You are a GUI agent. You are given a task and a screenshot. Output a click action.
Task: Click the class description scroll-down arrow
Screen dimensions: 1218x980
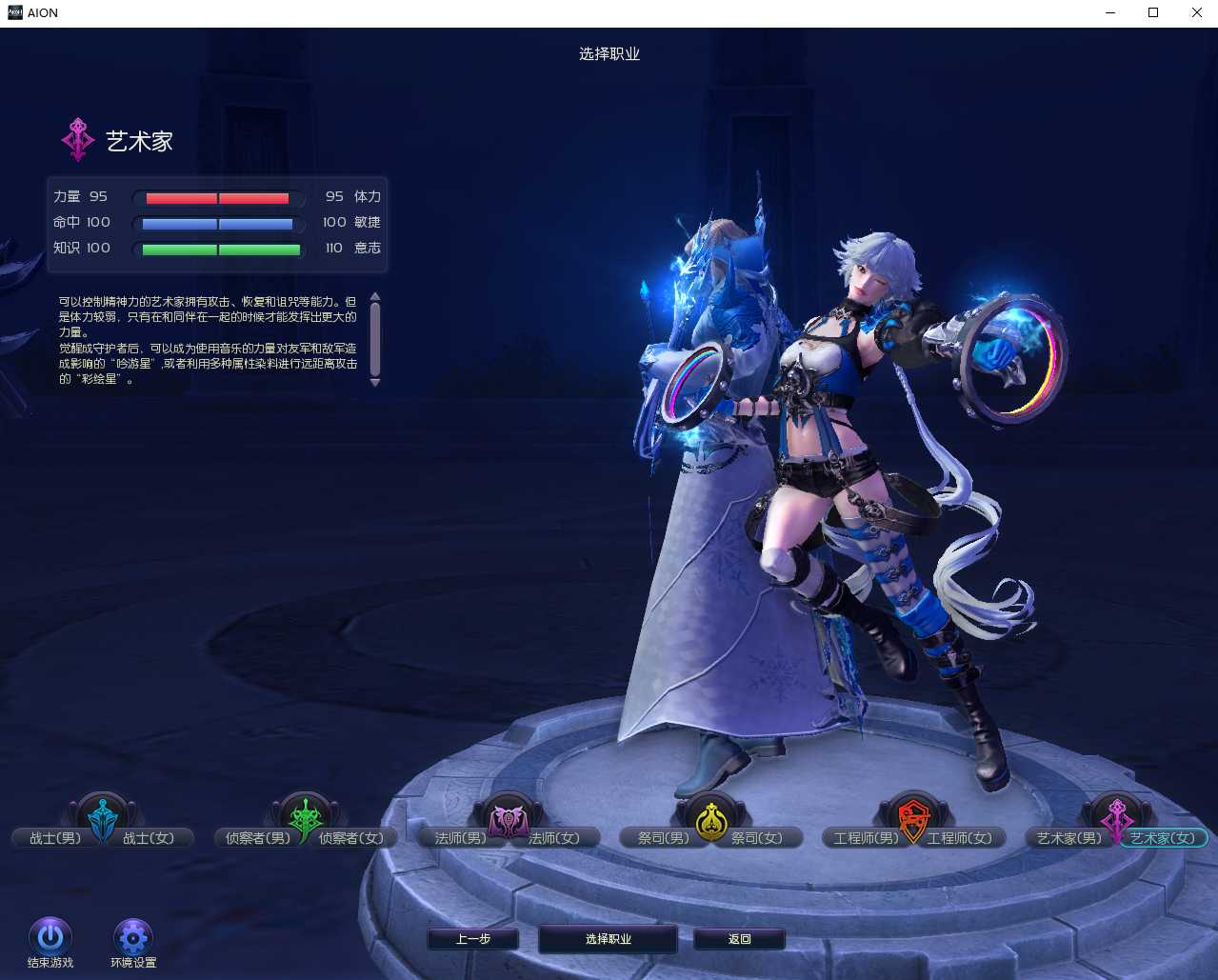click(x=375, y=383)
